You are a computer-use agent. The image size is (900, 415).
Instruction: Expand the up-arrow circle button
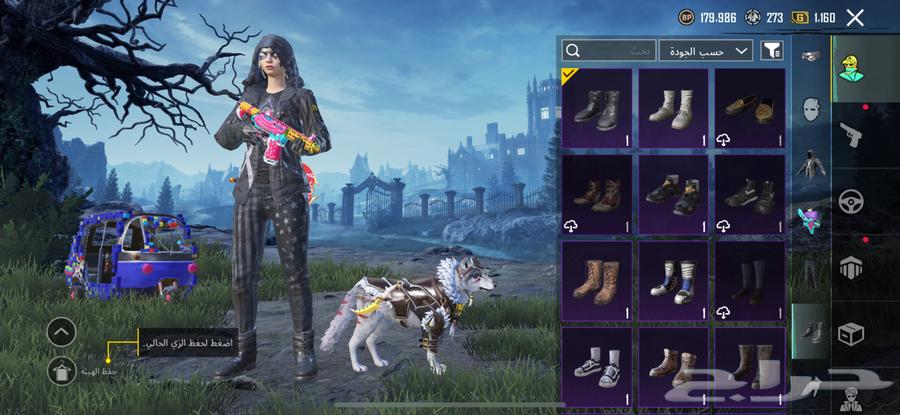(61, 331)
